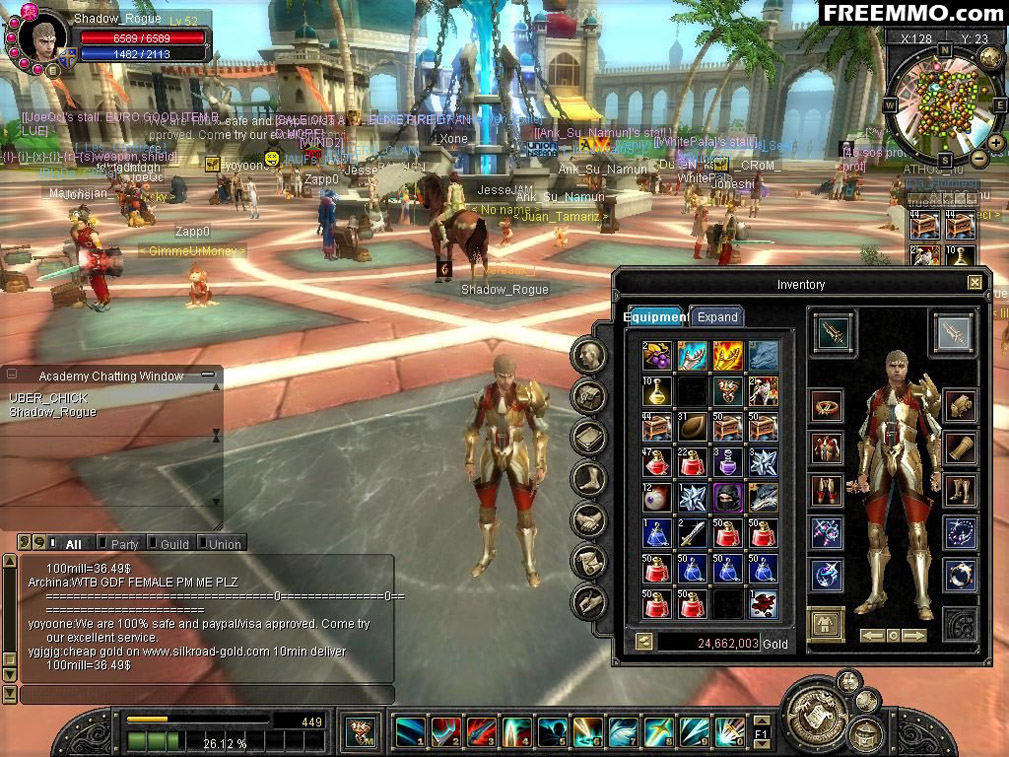This screenshot has height=757, width=1009.
Task: Activate the skill in hotbar slot 1
Action: point(411,732)
